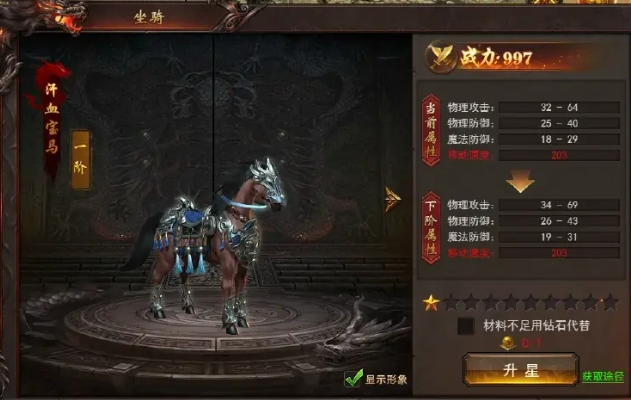Open the 获取途径 acquisition link

(606, 377)
